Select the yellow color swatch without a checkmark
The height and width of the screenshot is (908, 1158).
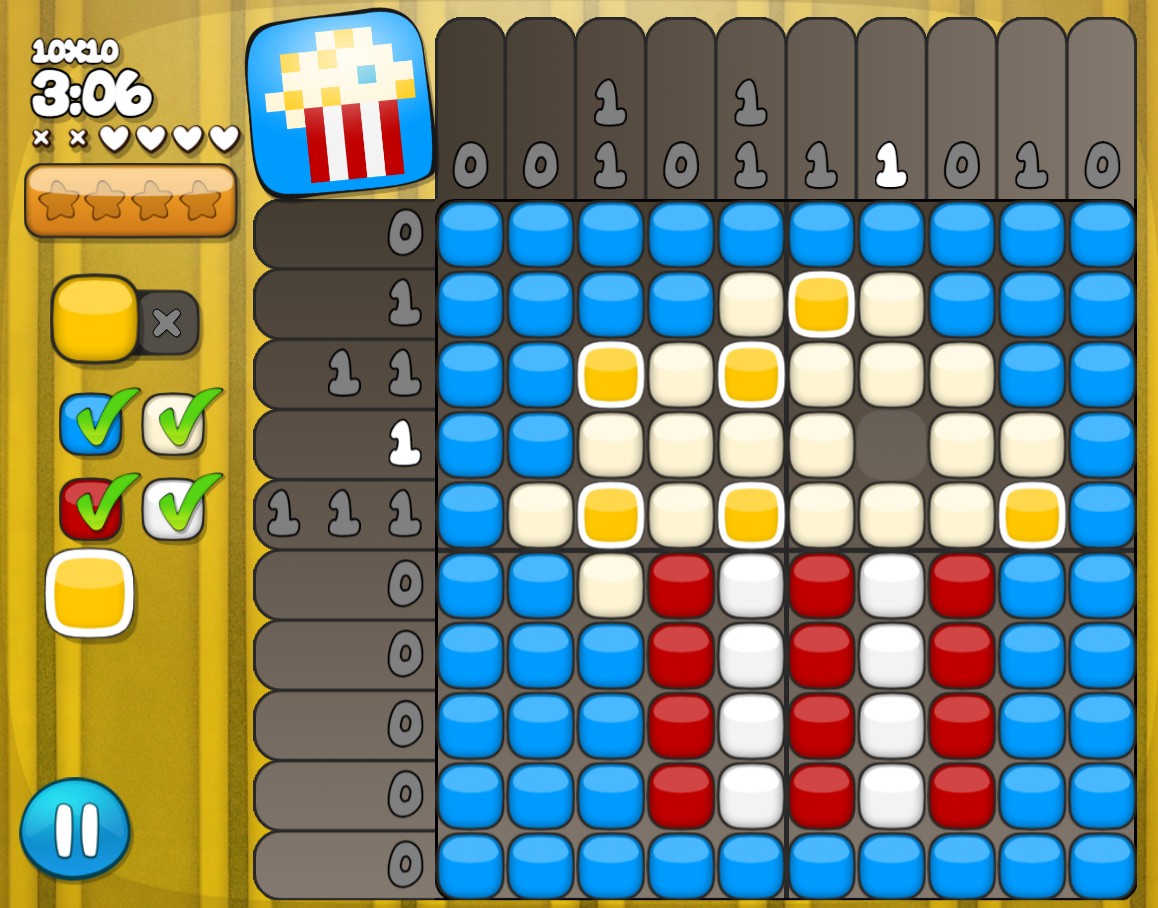(90, 593)
